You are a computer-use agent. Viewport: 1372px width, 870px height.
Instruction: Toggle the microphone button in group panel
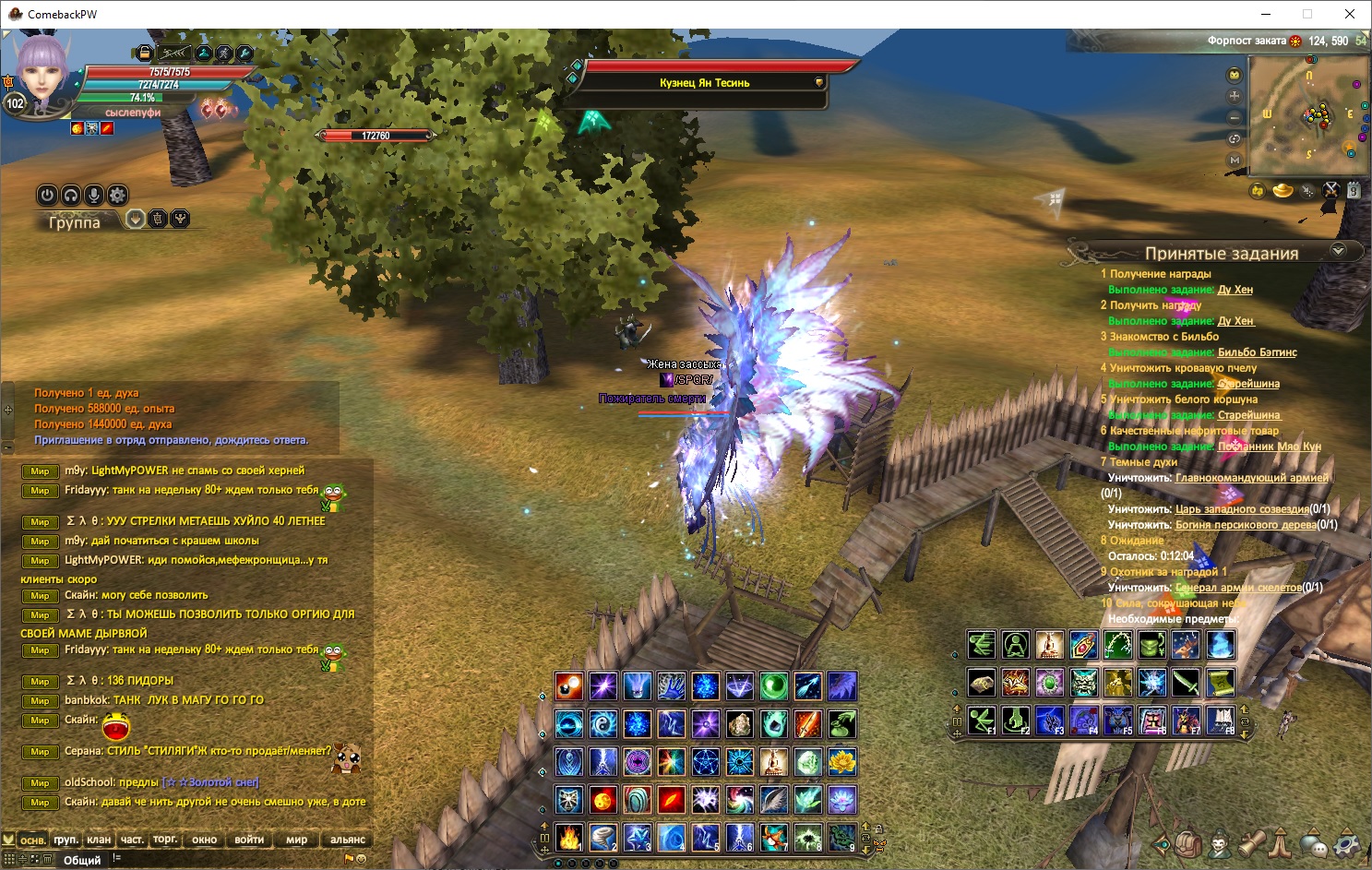point(93,195)
